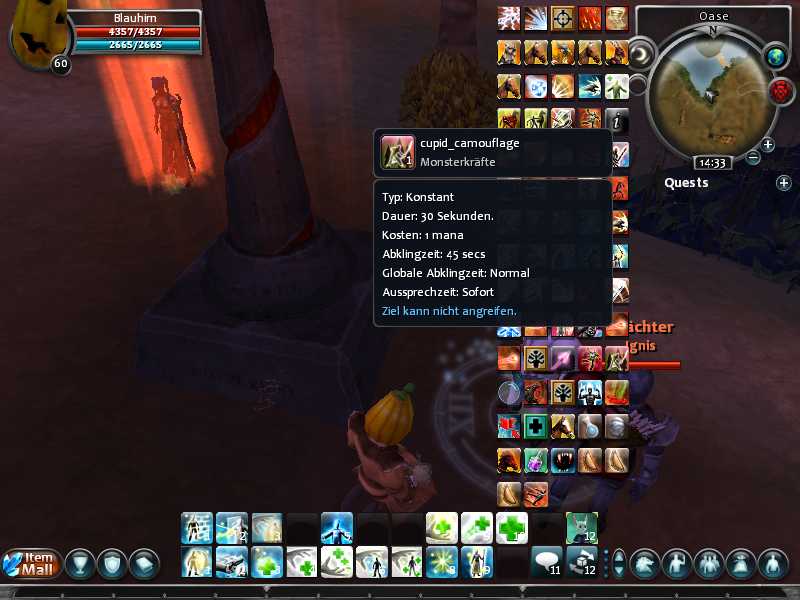Viewport: 800px width, 600px height.
Task: Activate the fanged mouth skill icon
Action: pos(564,460)
